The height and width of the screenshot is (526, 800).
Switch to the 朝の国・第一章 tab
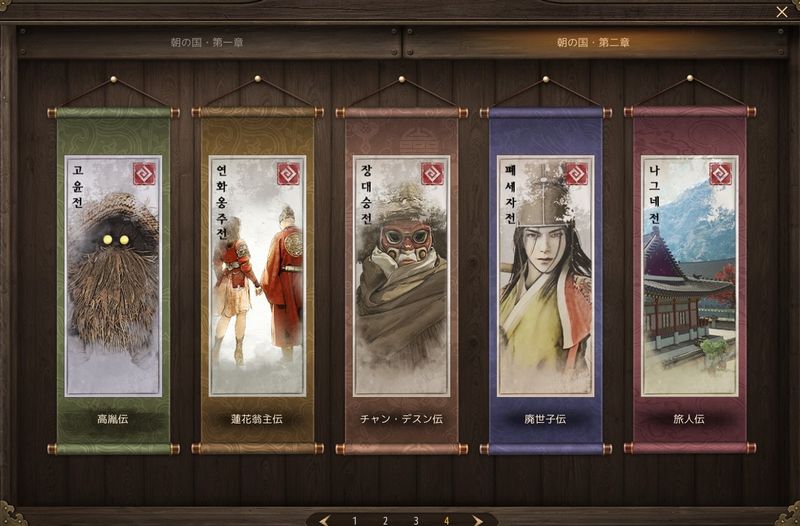click(x=207, y=43)
